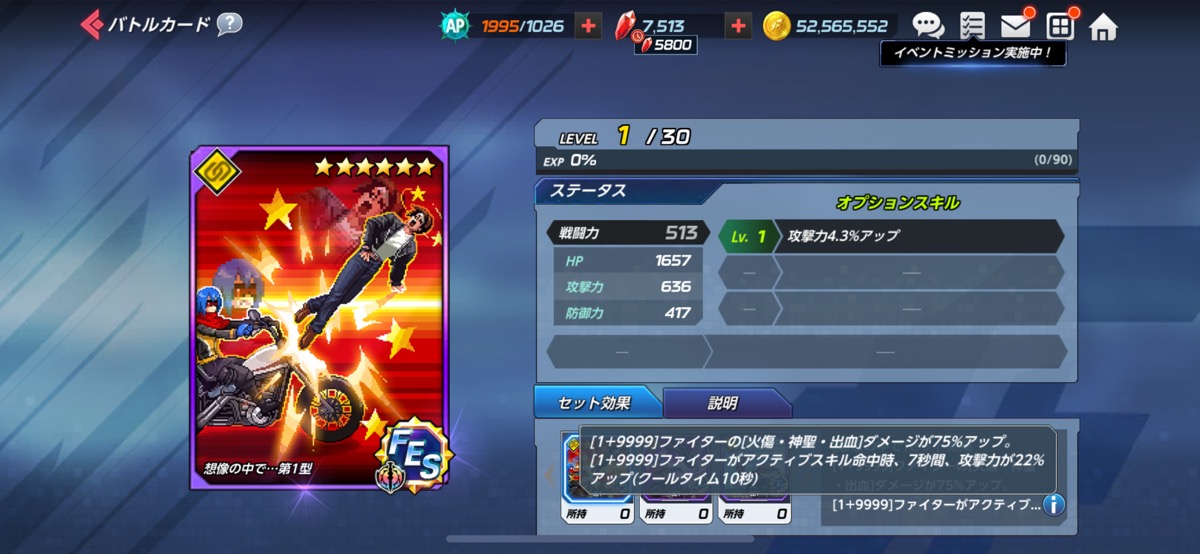
Task: Open the chat speech-bubble icon
Action: click(927, 26)
